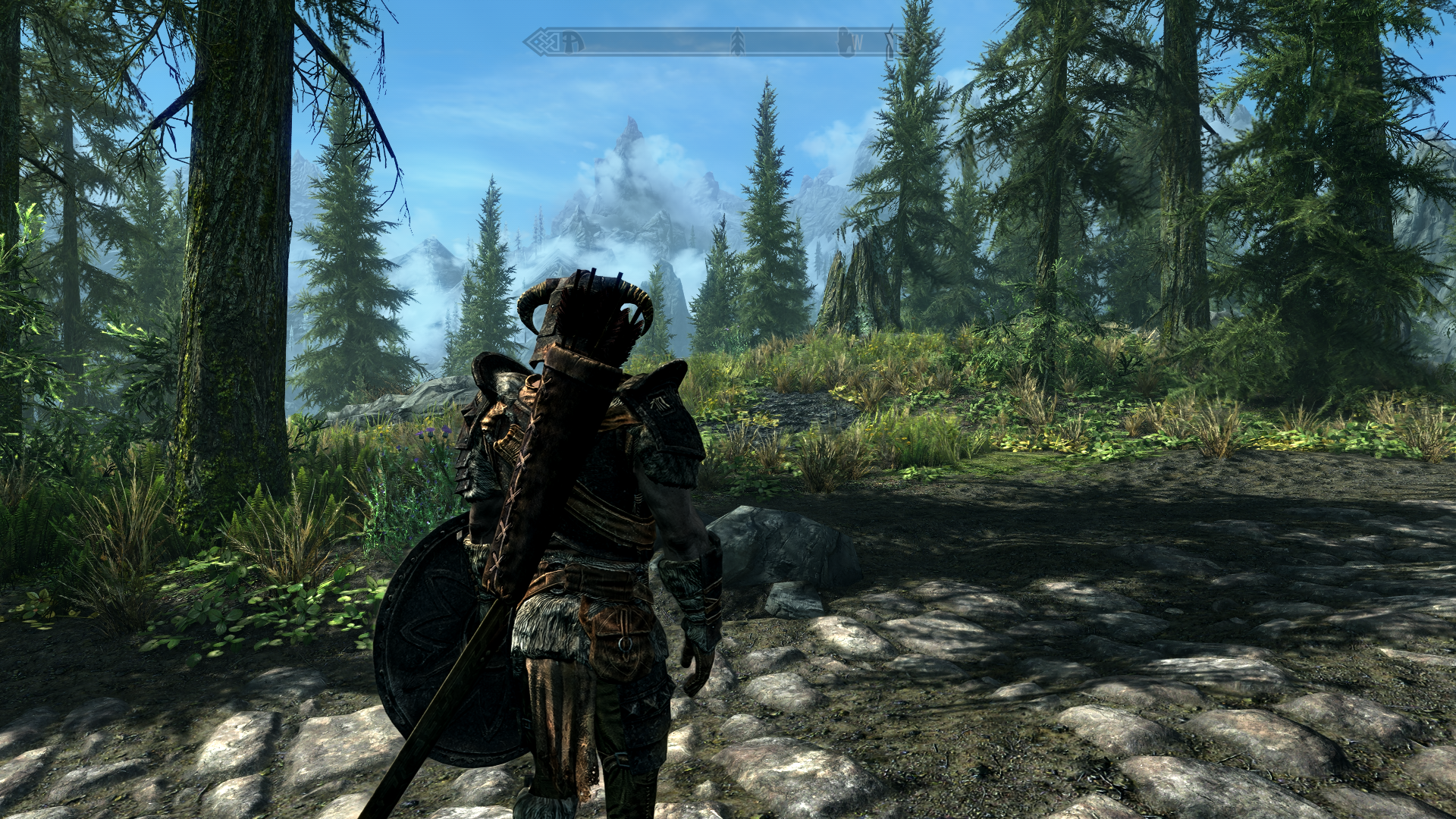
Task: Select the pine tree marker on the compass
Action: point(736,42)
